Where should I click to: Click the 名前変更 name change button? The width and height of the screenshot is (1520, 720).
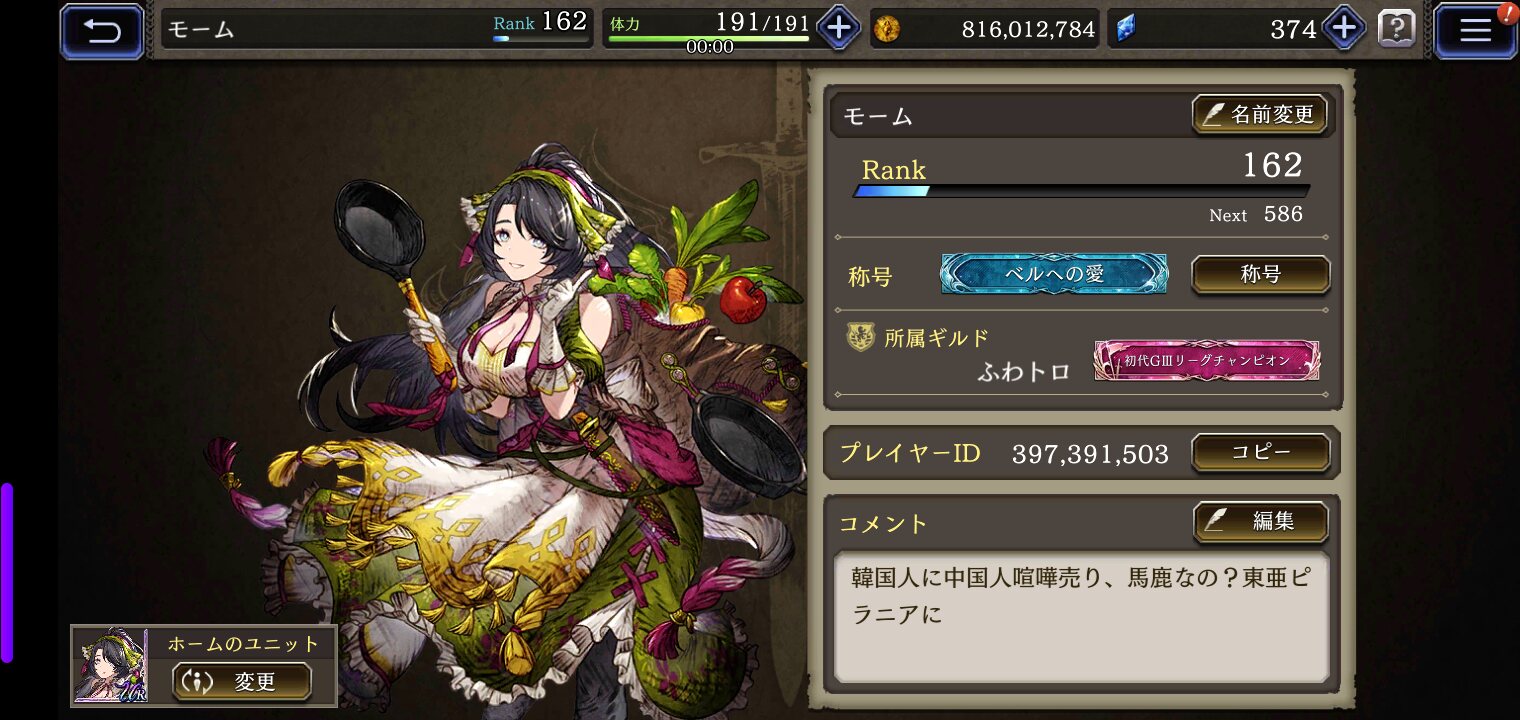tap(1260, 115)
